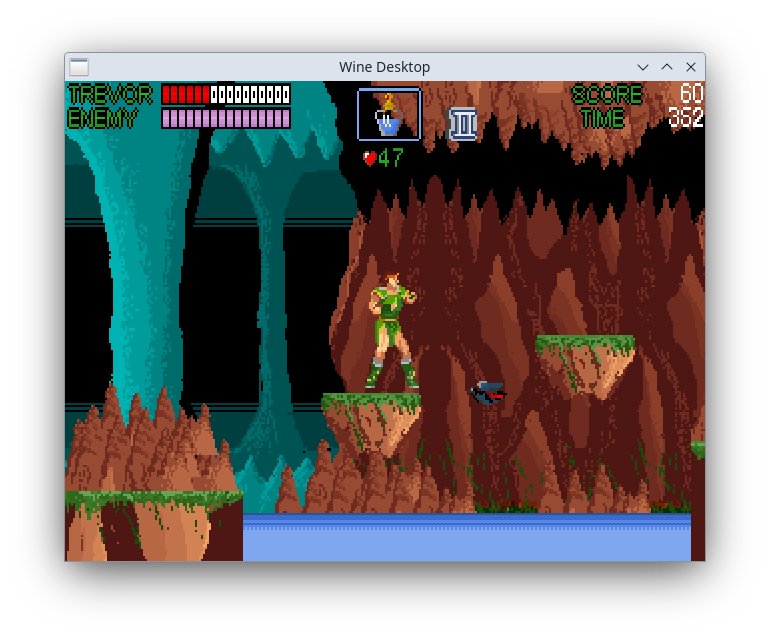This screenshot has height=638, width=770.
Task: Click the double shot II multiplier icon
Action: coord(463,124)
